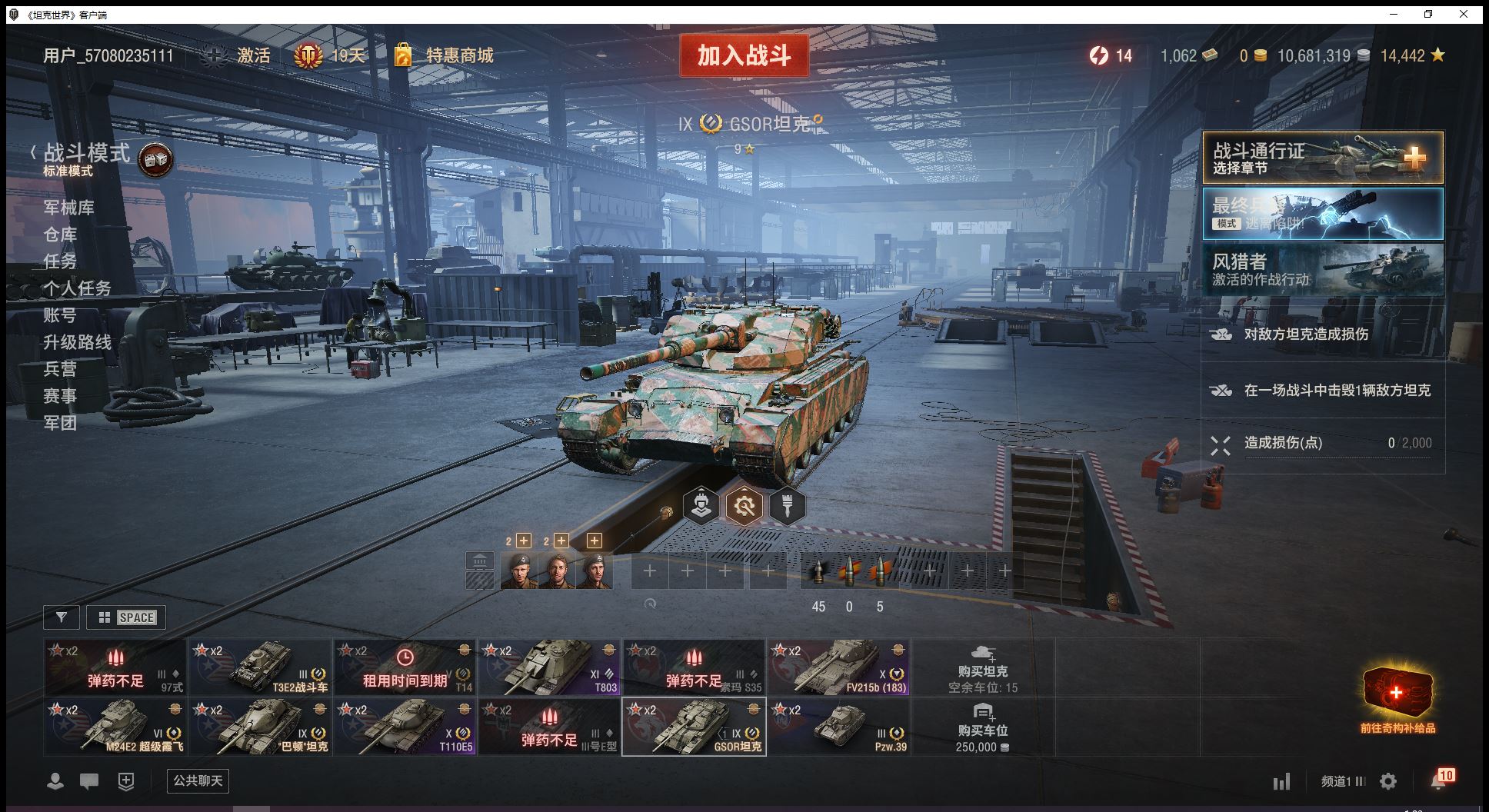Select the 战斗模式 battle mode selector

pos(87,154)
